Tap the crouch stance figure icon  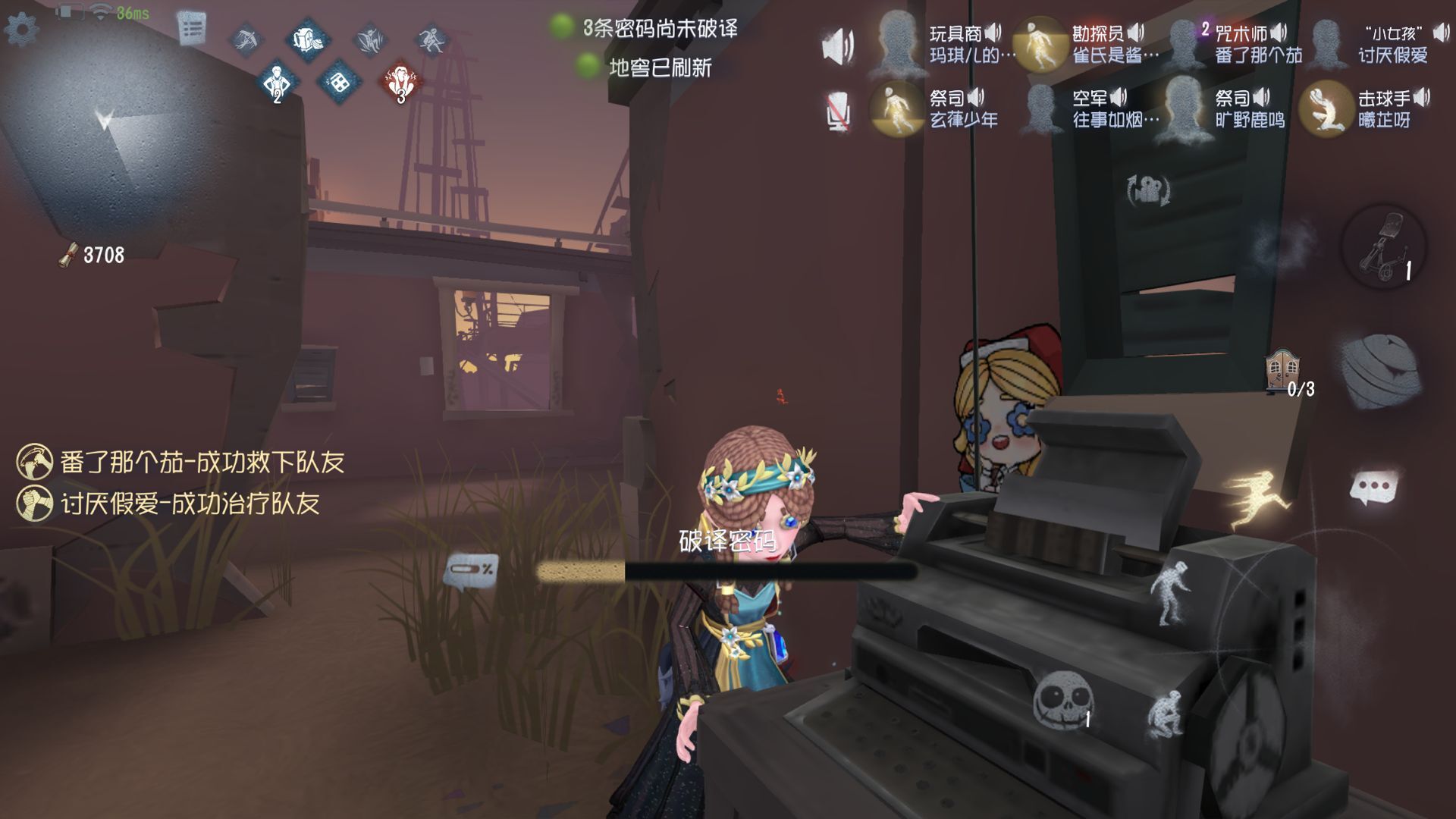coord(1166,714)
